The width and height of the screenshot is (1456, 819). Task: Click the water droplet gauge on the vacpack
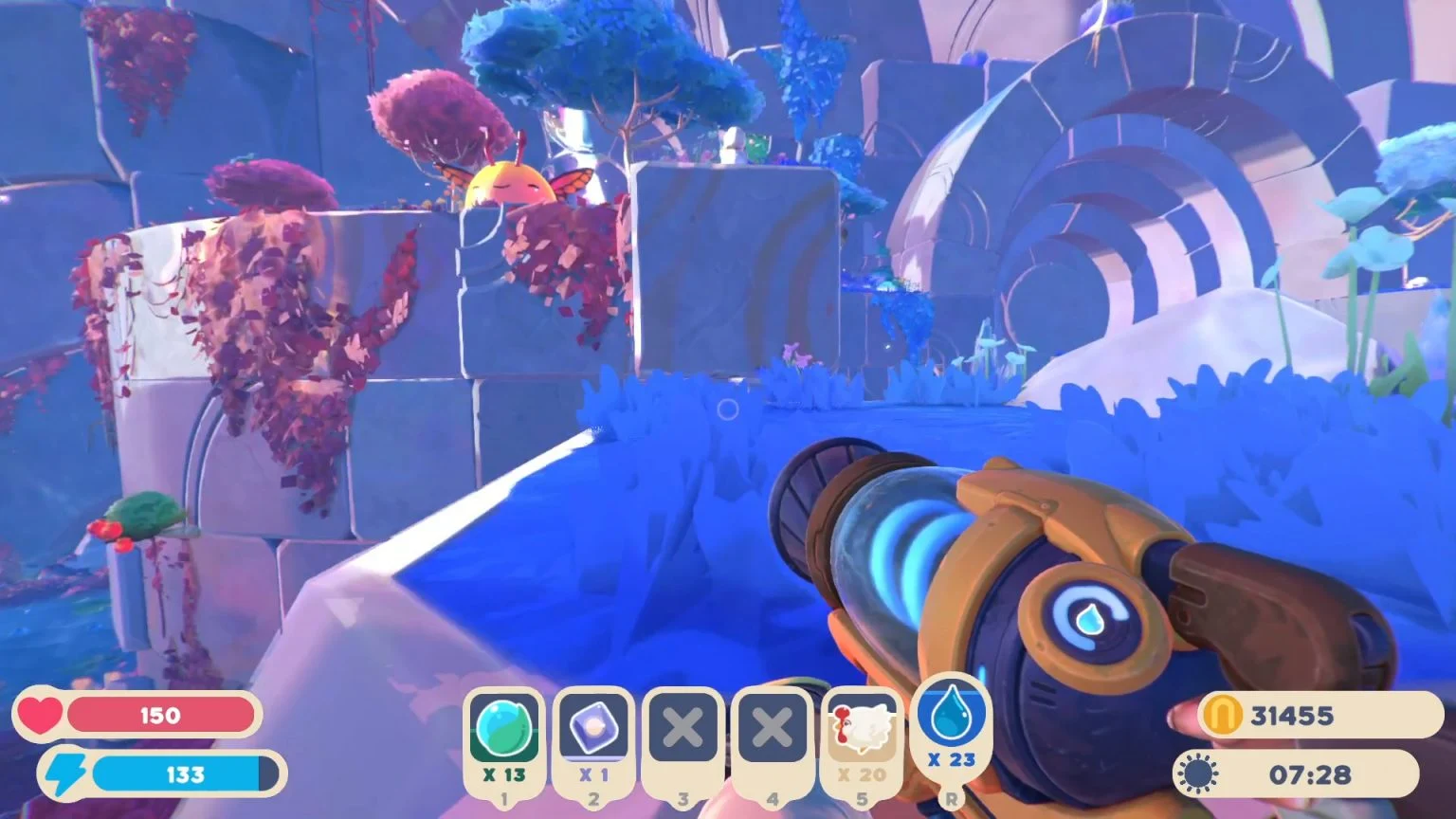tap(1088, 616)
